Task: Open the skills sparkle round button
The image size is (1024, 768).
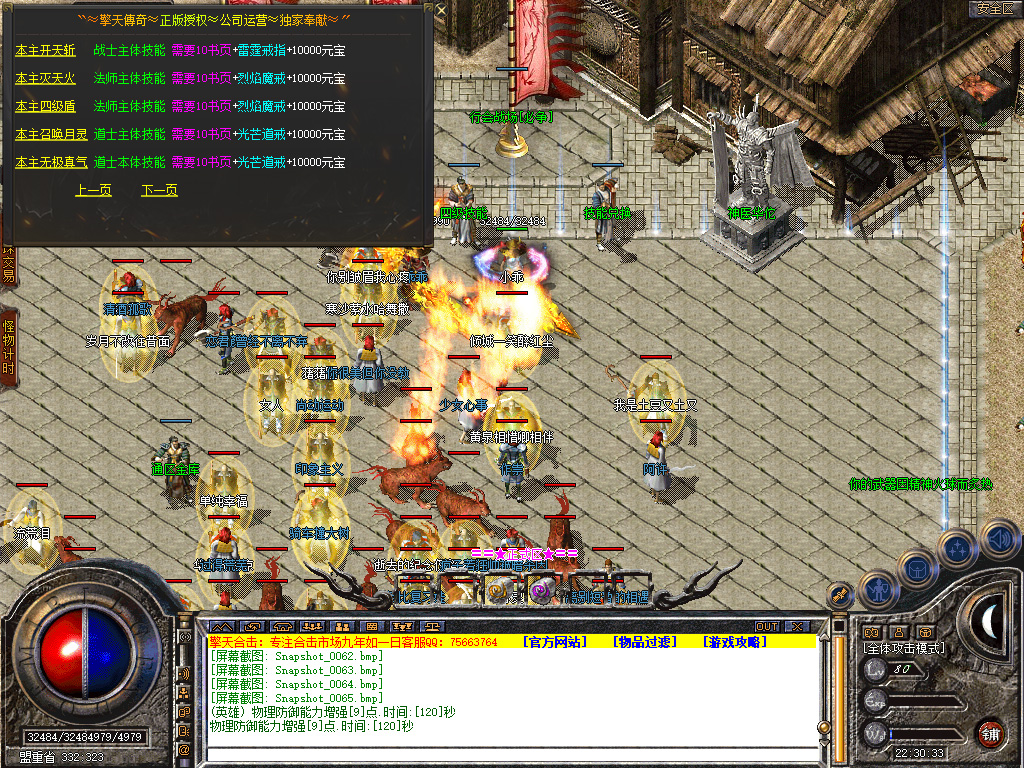Action: point(958,548)
